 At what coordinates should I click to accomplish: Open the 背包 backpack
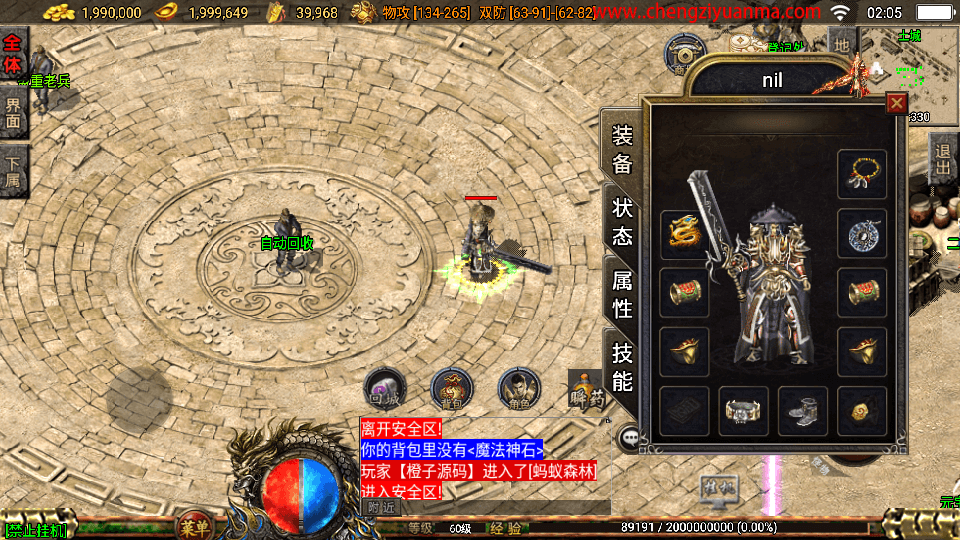pos(452,389)
